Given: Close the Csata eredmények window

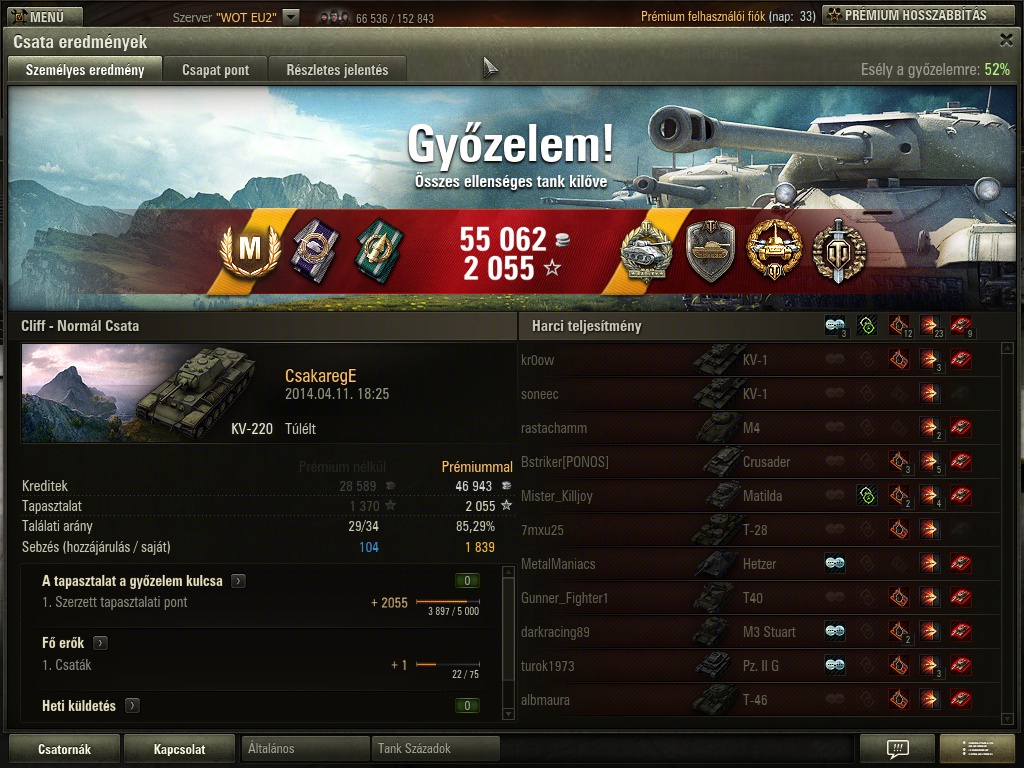Looking at the screenshot, I should [1006, 40].
